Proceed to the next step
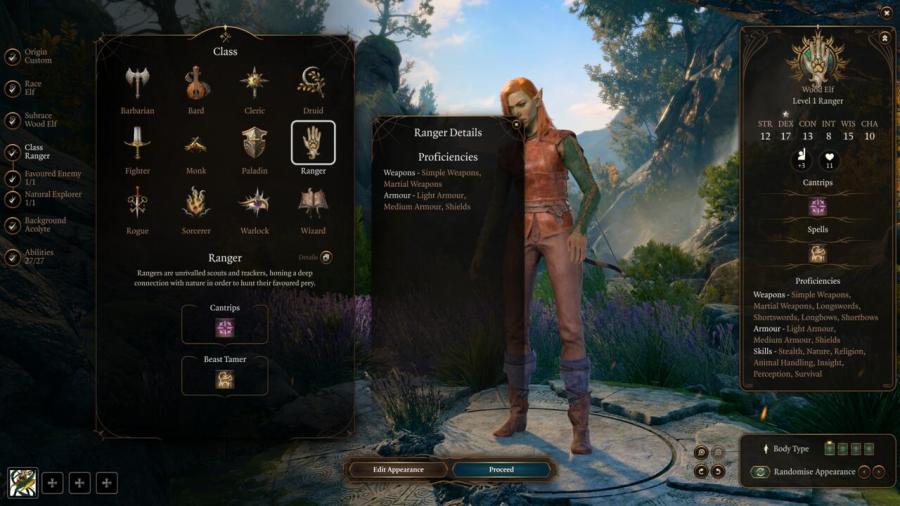 point(501,469)
